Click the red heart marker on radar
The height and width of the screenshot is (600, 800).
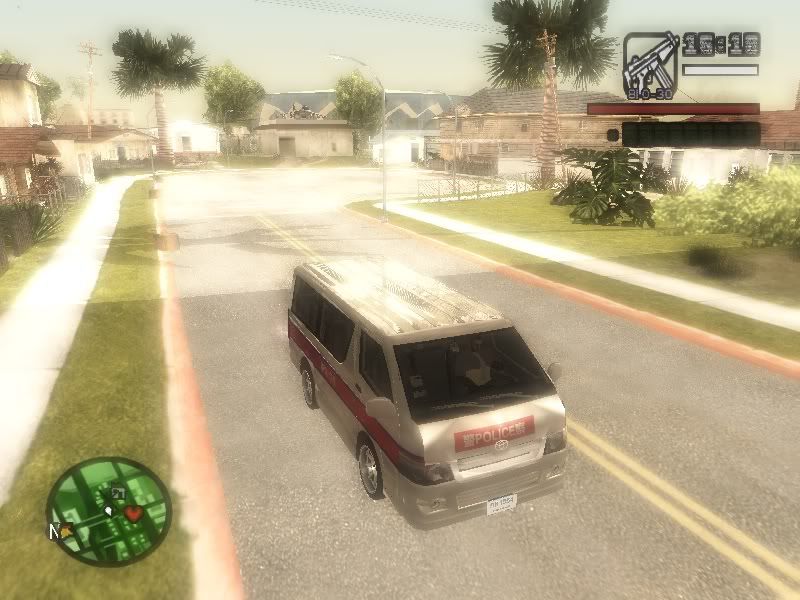132,513
